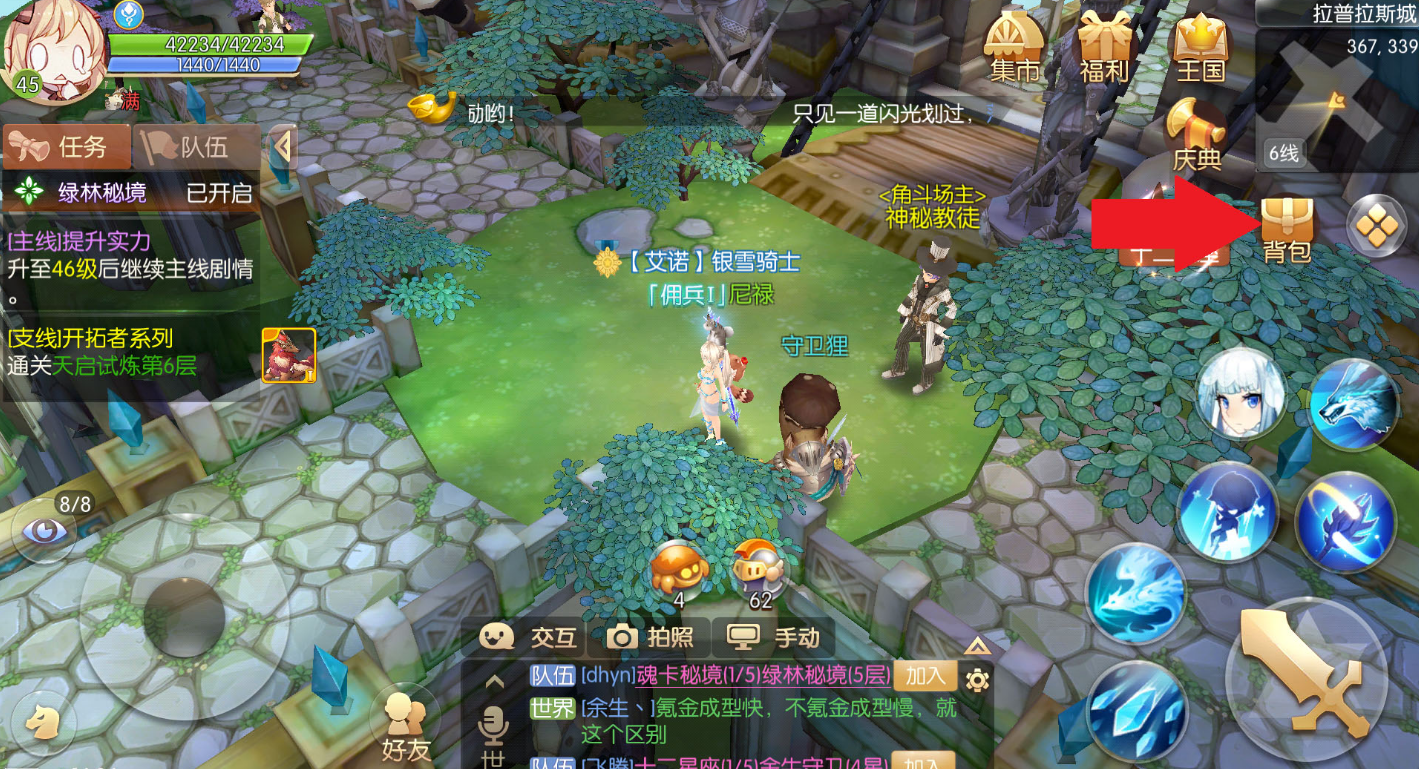Open the 集市 market menu

1014,48
